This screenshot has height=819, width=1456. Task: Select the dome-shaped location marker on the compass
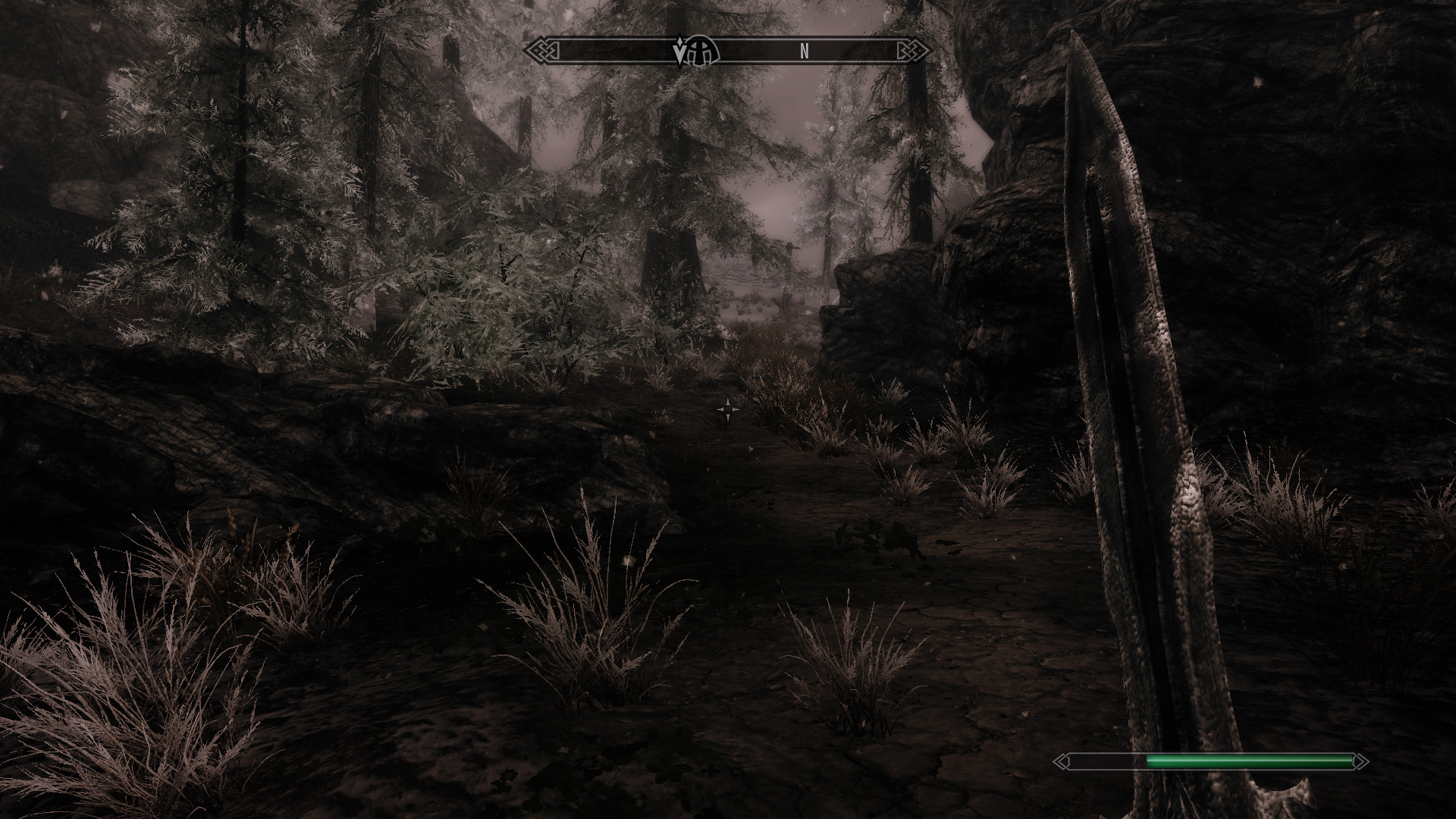click(x=702, y=52)
